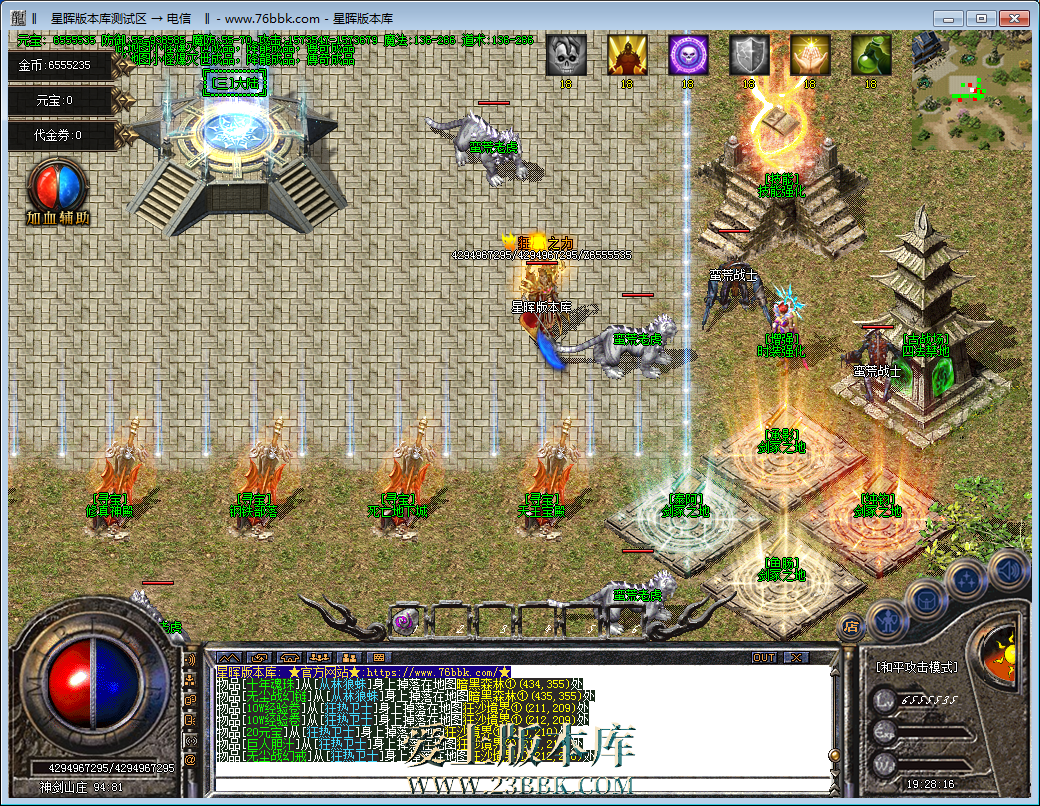1040x806 pixels.
Task: Activate the grey skull buff icon
Action: (x=566, y=55)
